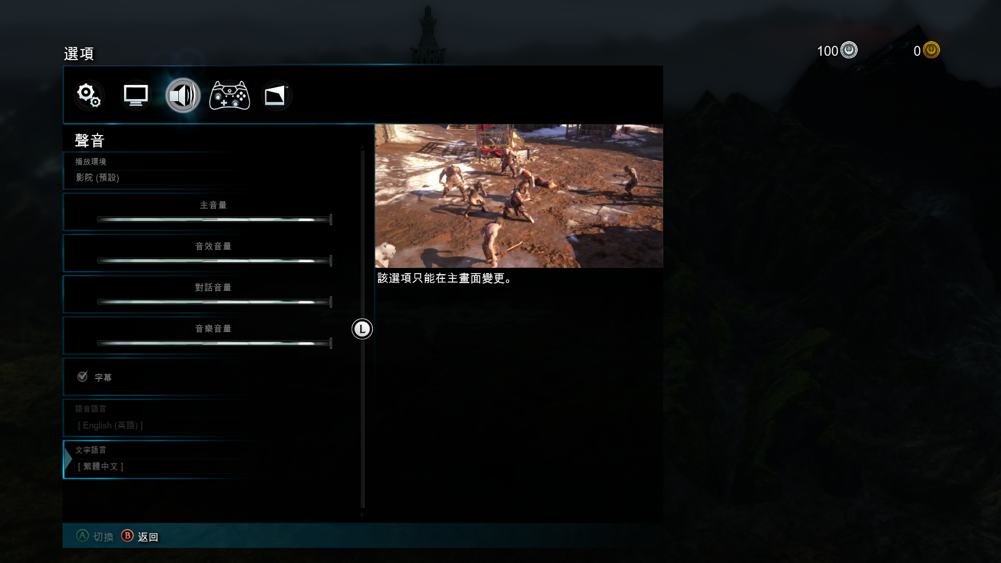1001x563 pixels.
Task: Switch to the monitor display settings tab
Action: coord(136,95)
